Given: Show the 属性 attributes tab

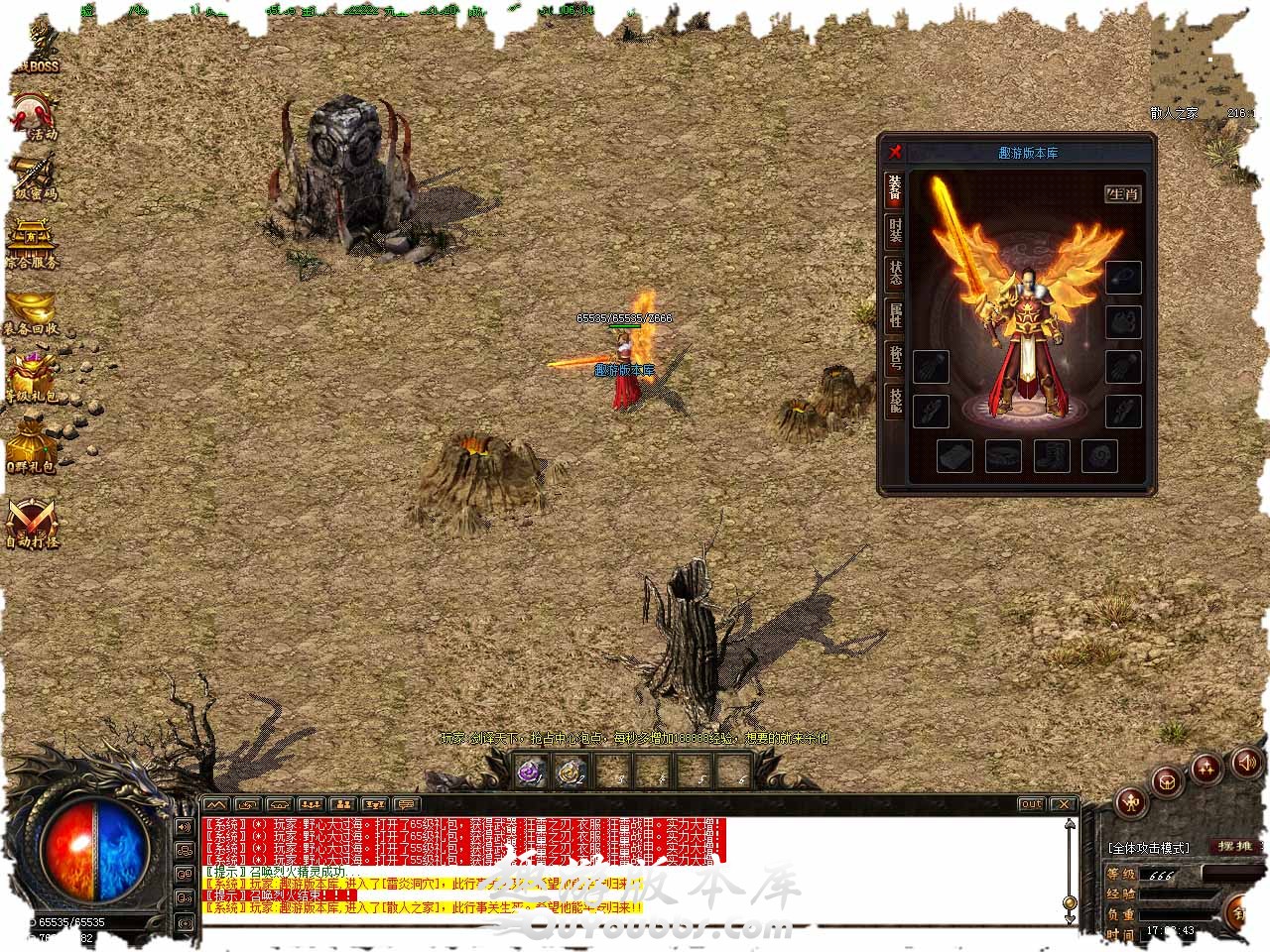Looking at the screenshot, I should click(x=895, y=316).
